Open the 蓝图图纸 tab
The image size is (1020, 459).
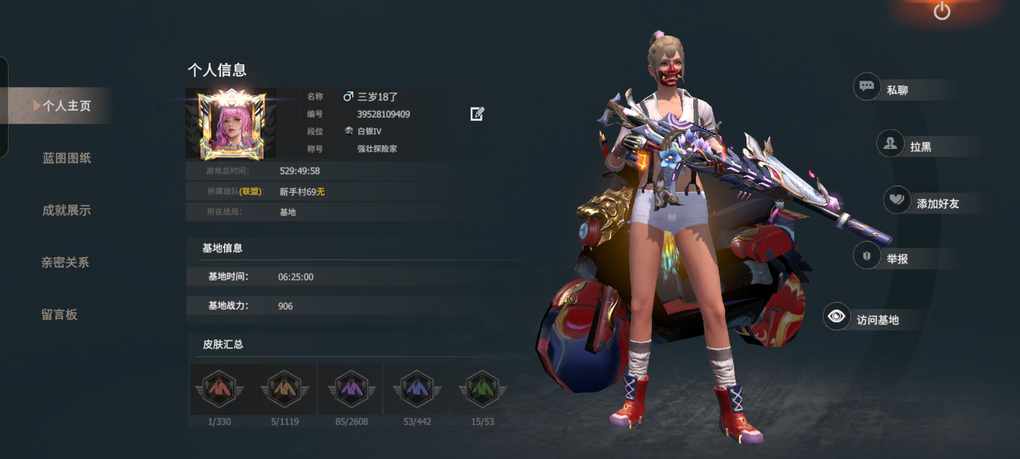[x=66, y=158]
